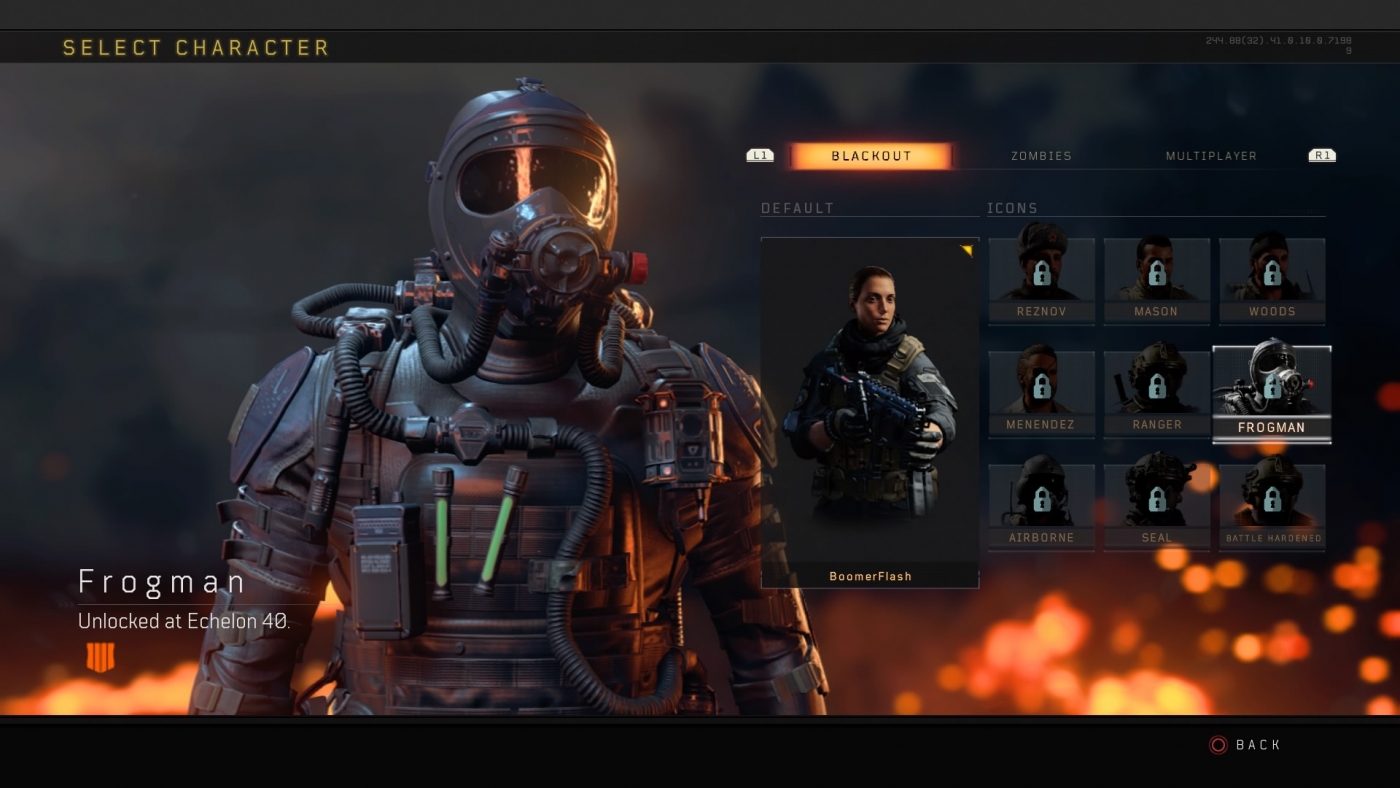Select the Frogman character icon
Image resolution: width=1400 pixels, height=788 pixels.
1271,390
